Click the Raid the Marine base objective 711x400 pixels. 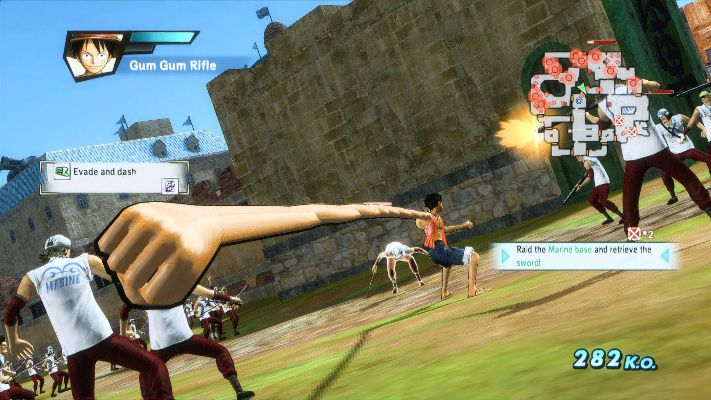581,256
